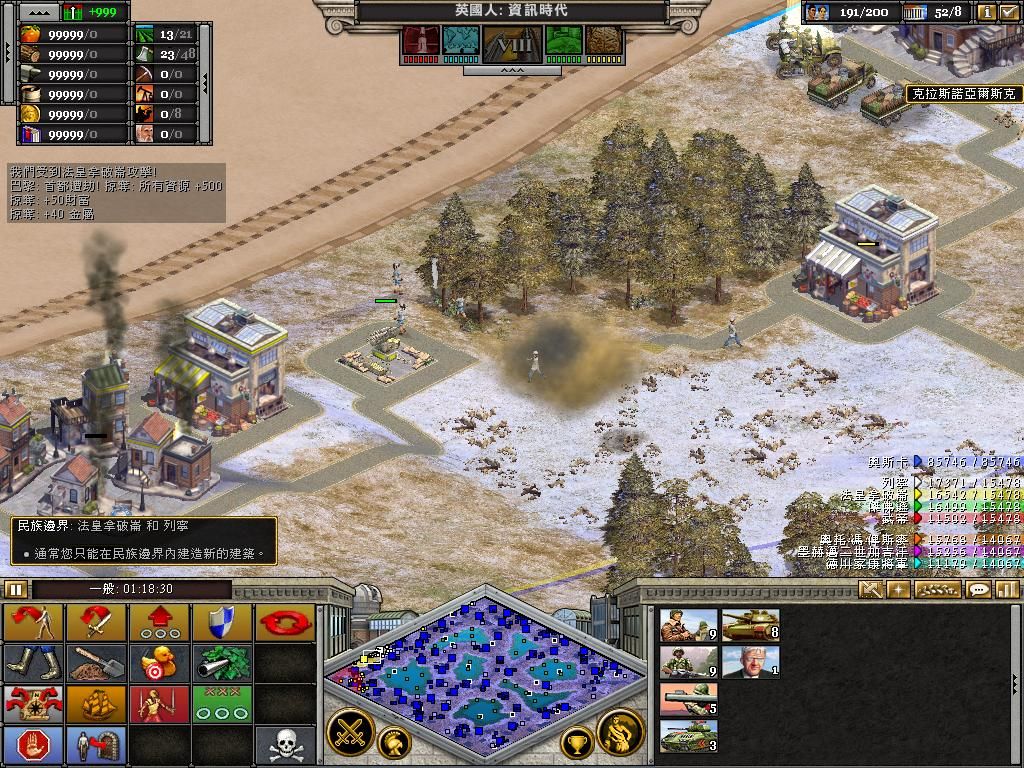Screen dimensions: 1024x768
Task: Activate the shovel entrench command
Action: point(97,662)
